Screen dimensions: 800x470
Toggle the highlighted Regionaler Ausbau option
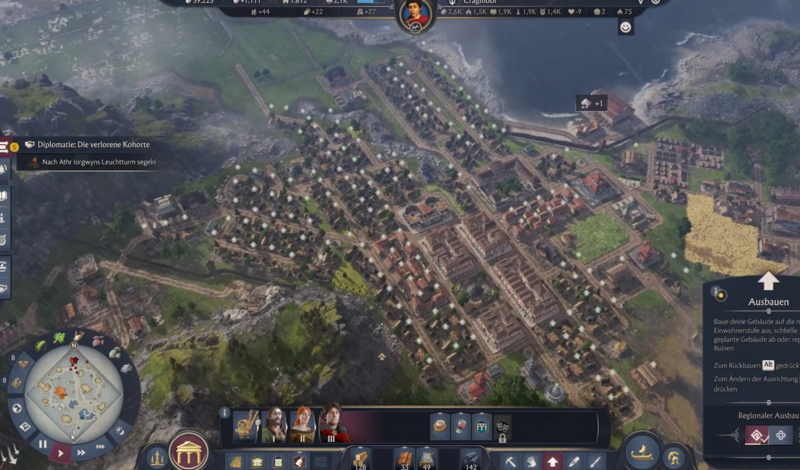click(756, 435)
